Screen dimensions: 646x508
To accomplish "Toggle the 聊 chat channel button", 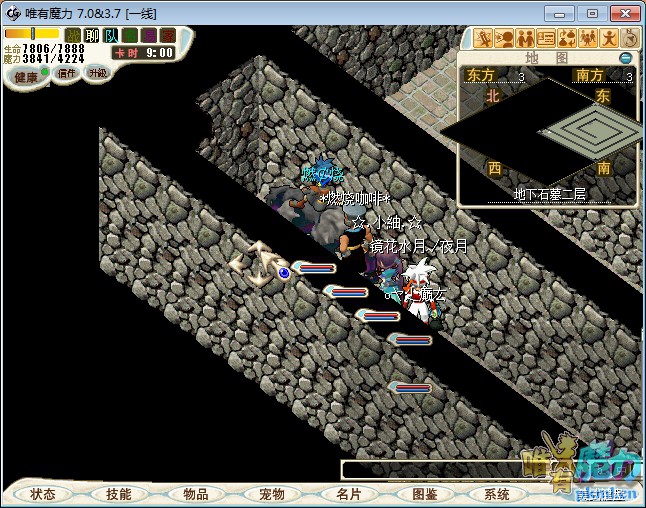I will (x=92, y=35).
